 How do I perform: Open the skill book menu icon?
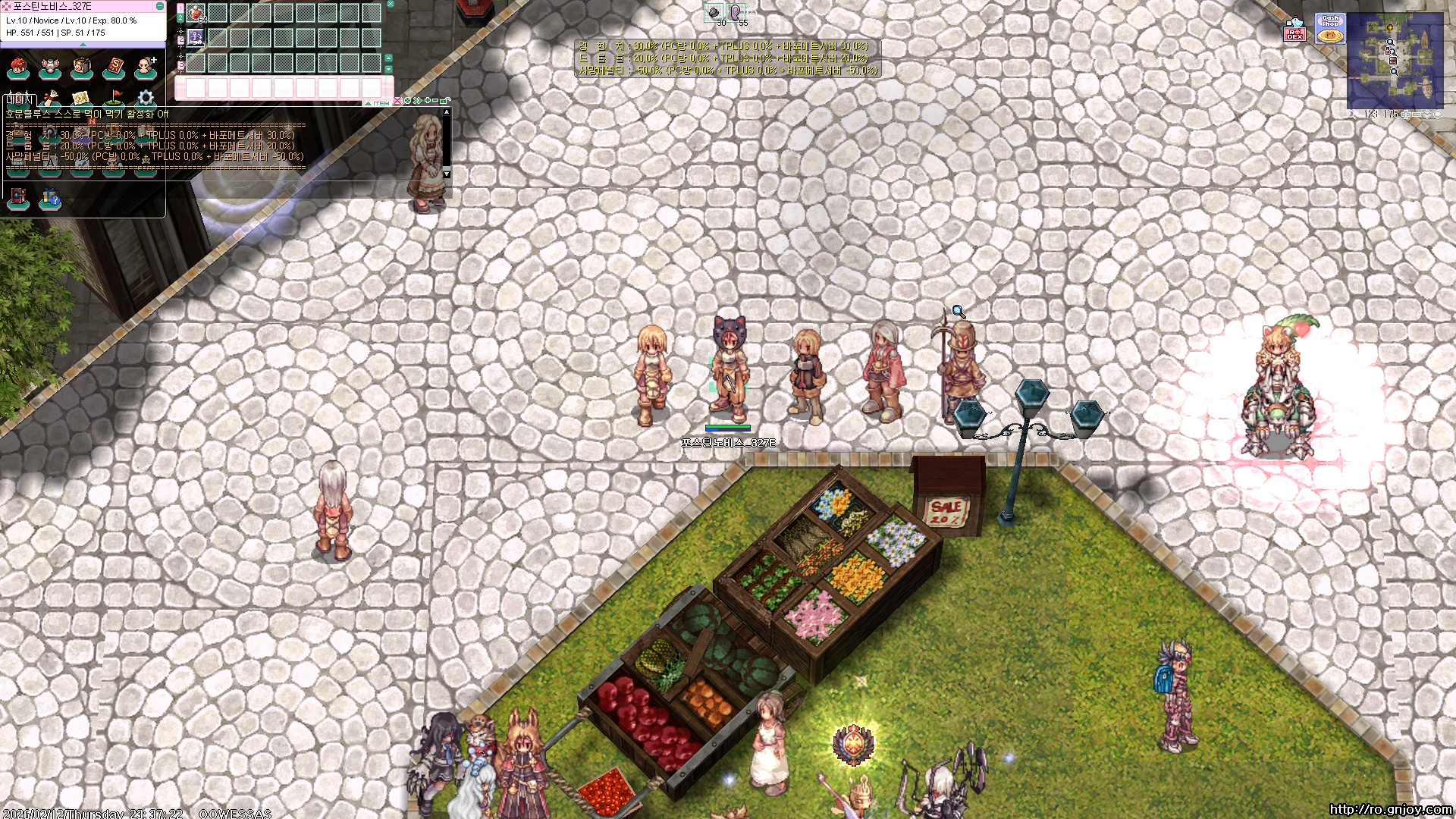point(114,68)
